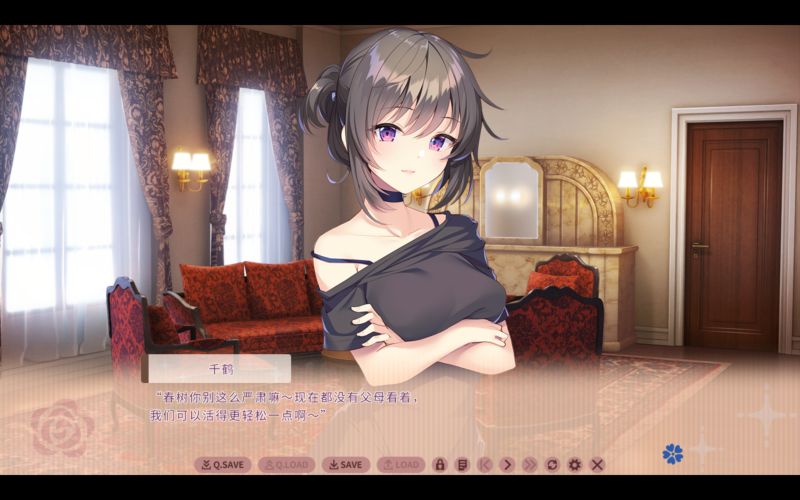
Task: Hide the dialogue window with X
Action: click(x=597, y=464)
